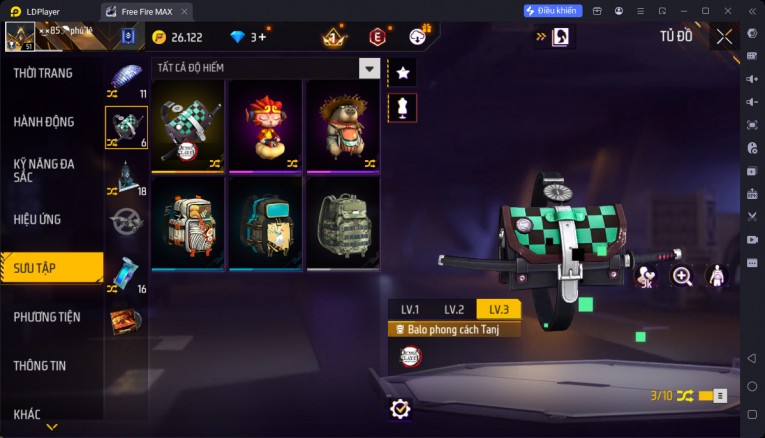Select the green checkered Tanjiro backpack
The height and width of the screenshot is (438, 765).
click(187, 127)
